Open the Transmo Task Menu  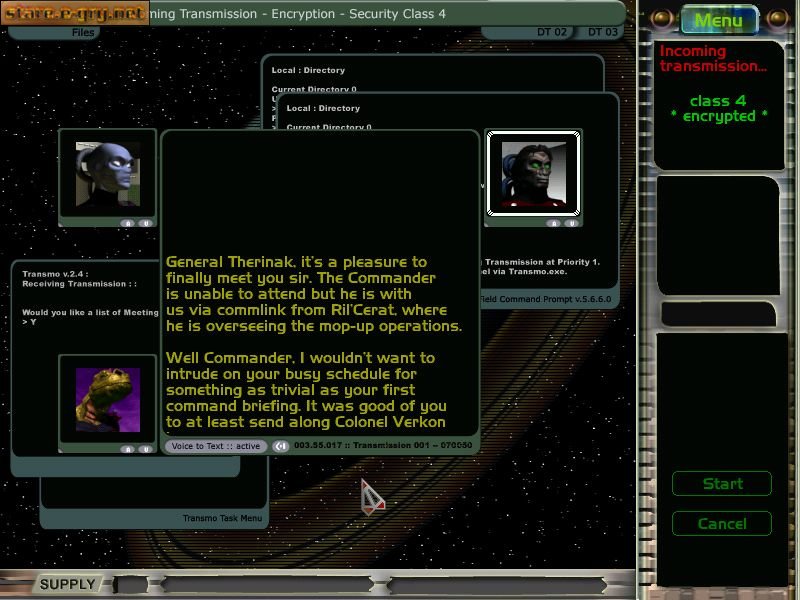coord(222,518)
